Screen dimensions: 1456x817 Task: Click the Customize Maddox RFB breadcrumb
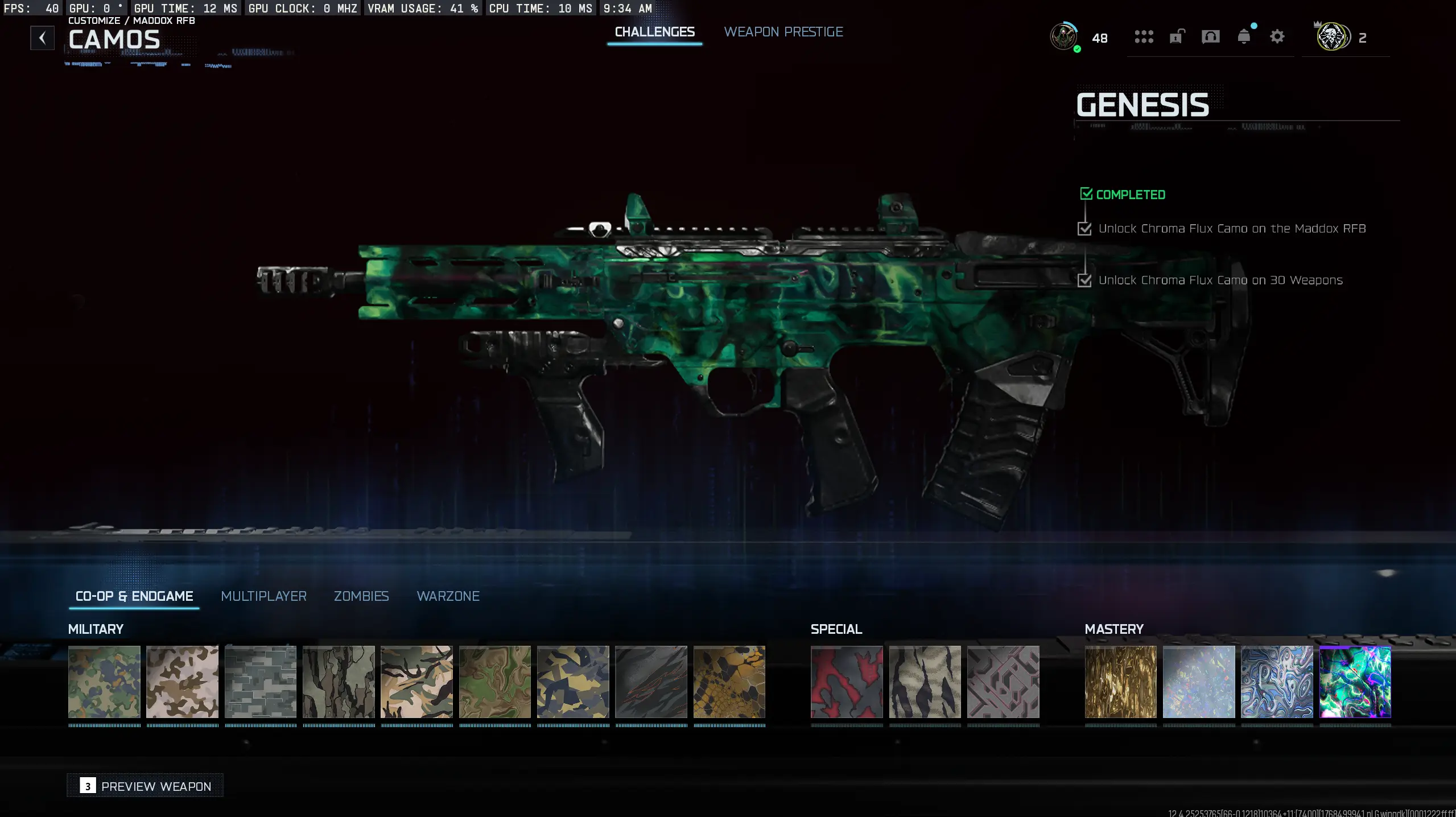coord(131,20)
